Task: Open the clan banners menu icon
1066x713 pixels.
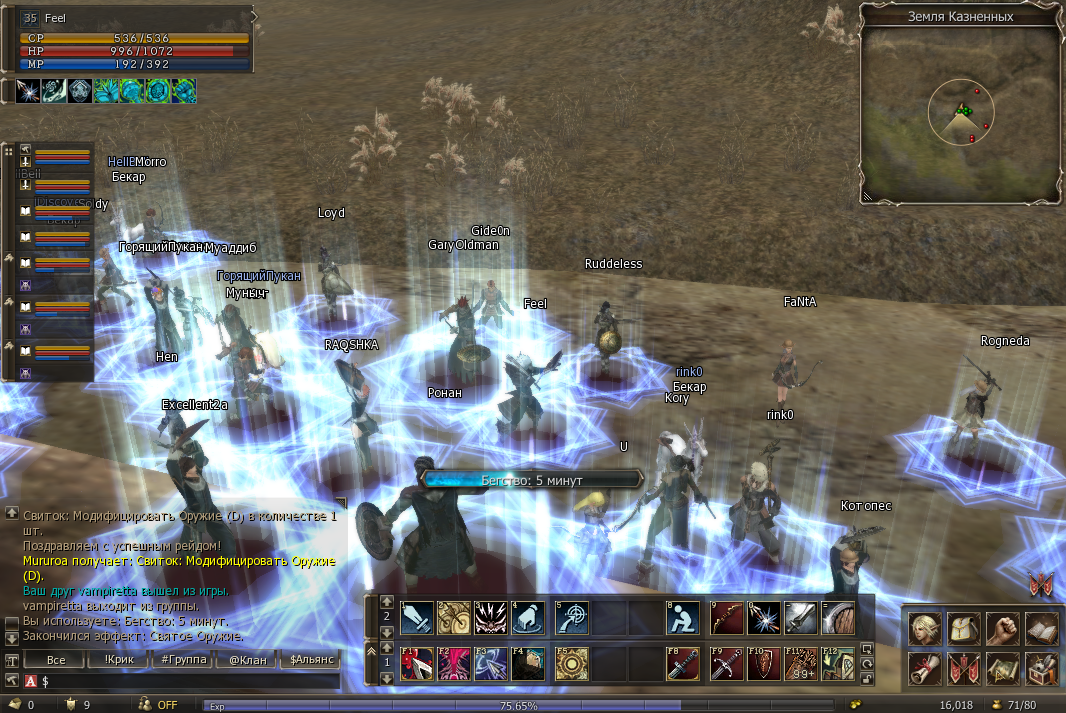Action: pos(964,667)
